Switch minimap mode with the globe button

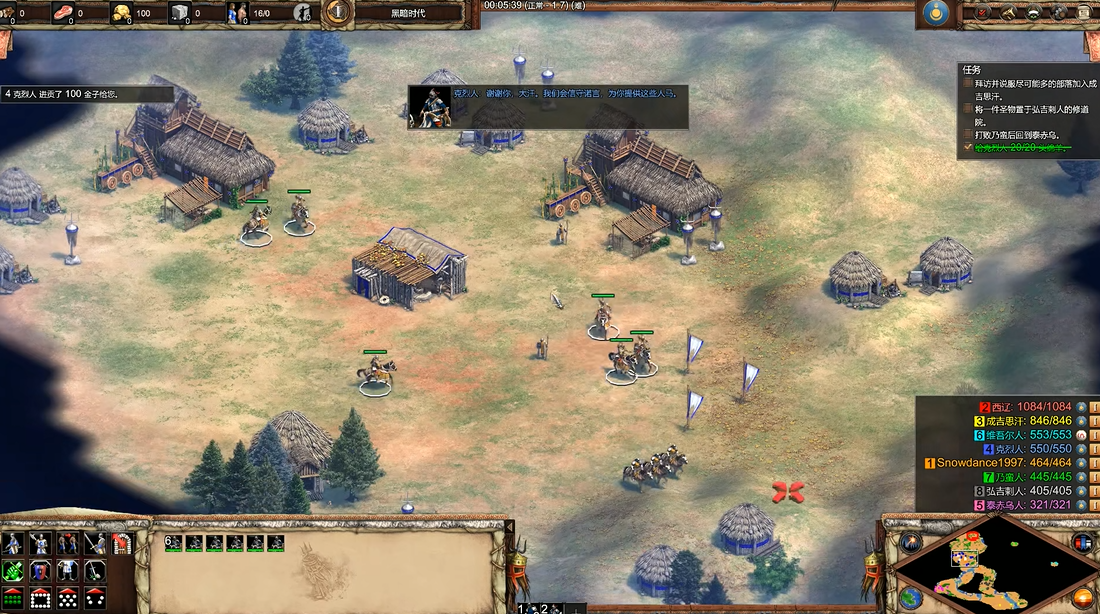click(910, 597)
